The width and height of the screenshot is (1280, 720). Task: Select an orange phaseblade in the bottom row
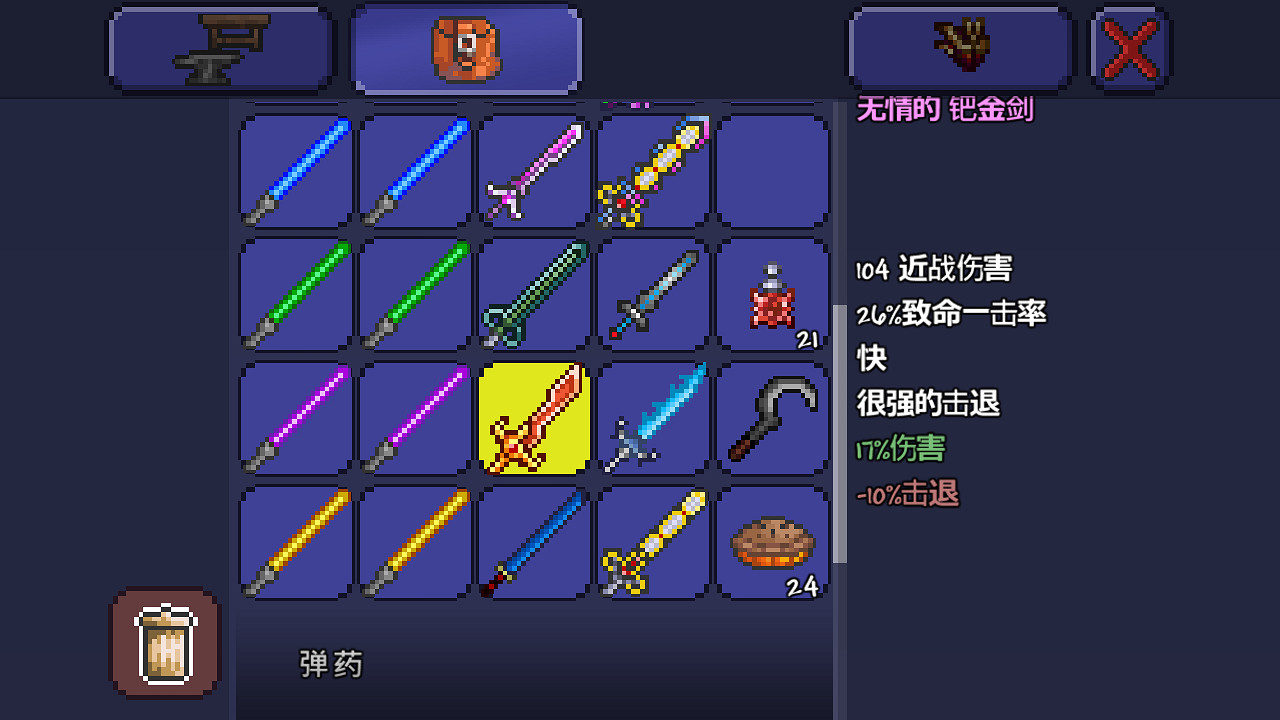pos(293,544)
